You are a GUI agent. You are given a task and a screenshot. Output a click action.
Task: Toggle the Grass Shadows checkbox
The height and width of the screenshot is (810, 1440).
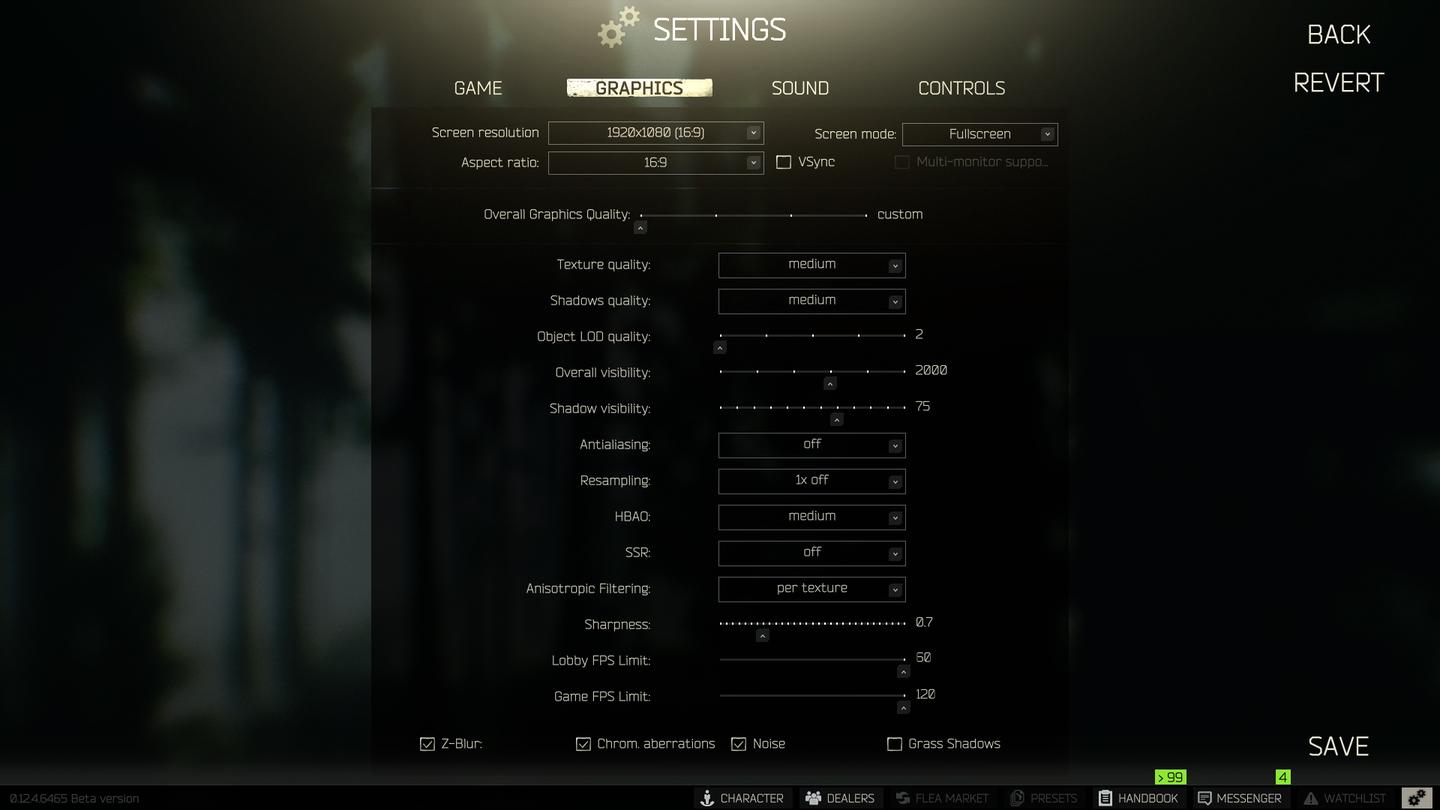(x=893, y=743)
